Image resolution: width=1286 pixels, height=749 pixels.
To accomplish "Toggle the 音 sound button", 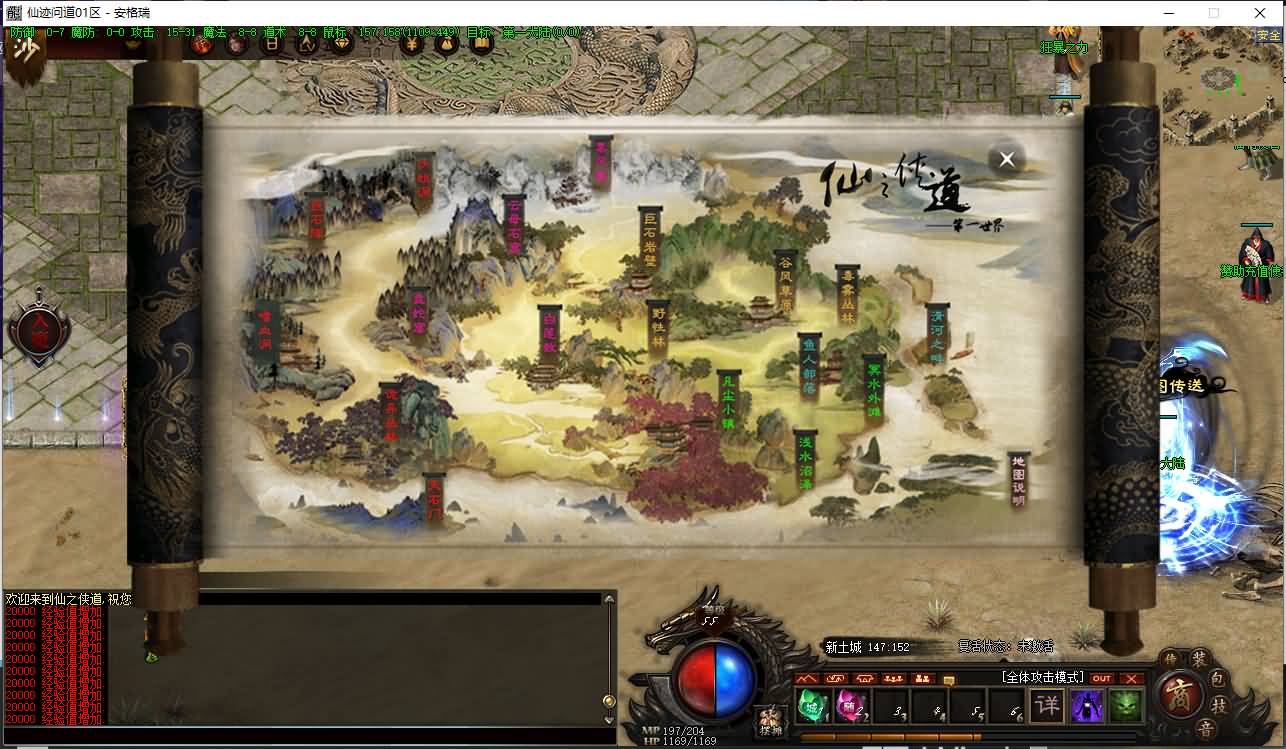I will pyautogui.click(x=1206, y=729).
